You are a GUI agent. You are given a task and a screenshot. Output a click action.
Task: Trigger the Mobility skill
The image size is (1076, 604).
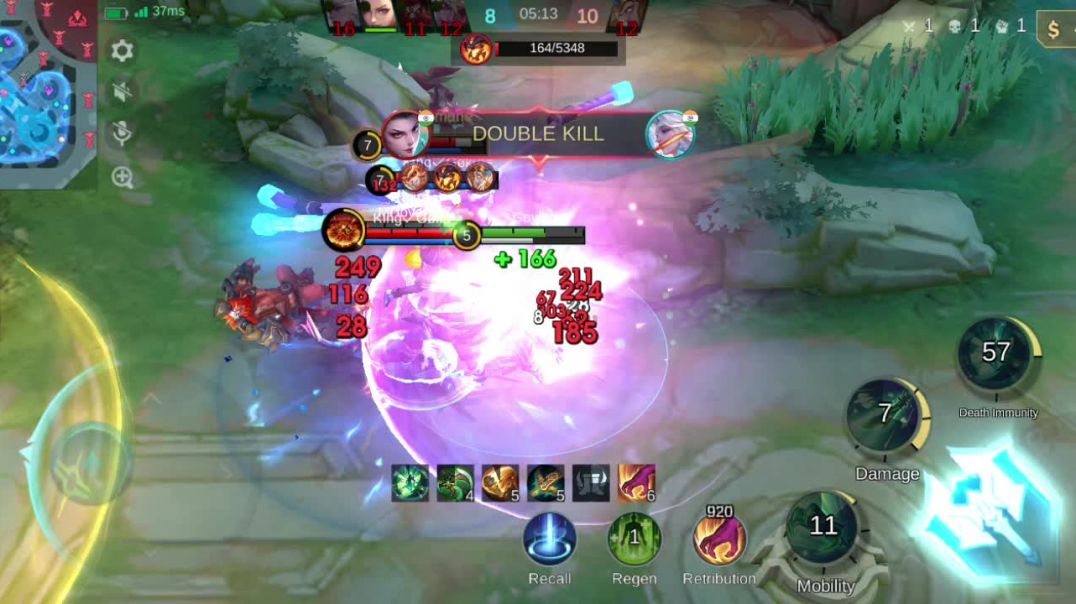824,529
